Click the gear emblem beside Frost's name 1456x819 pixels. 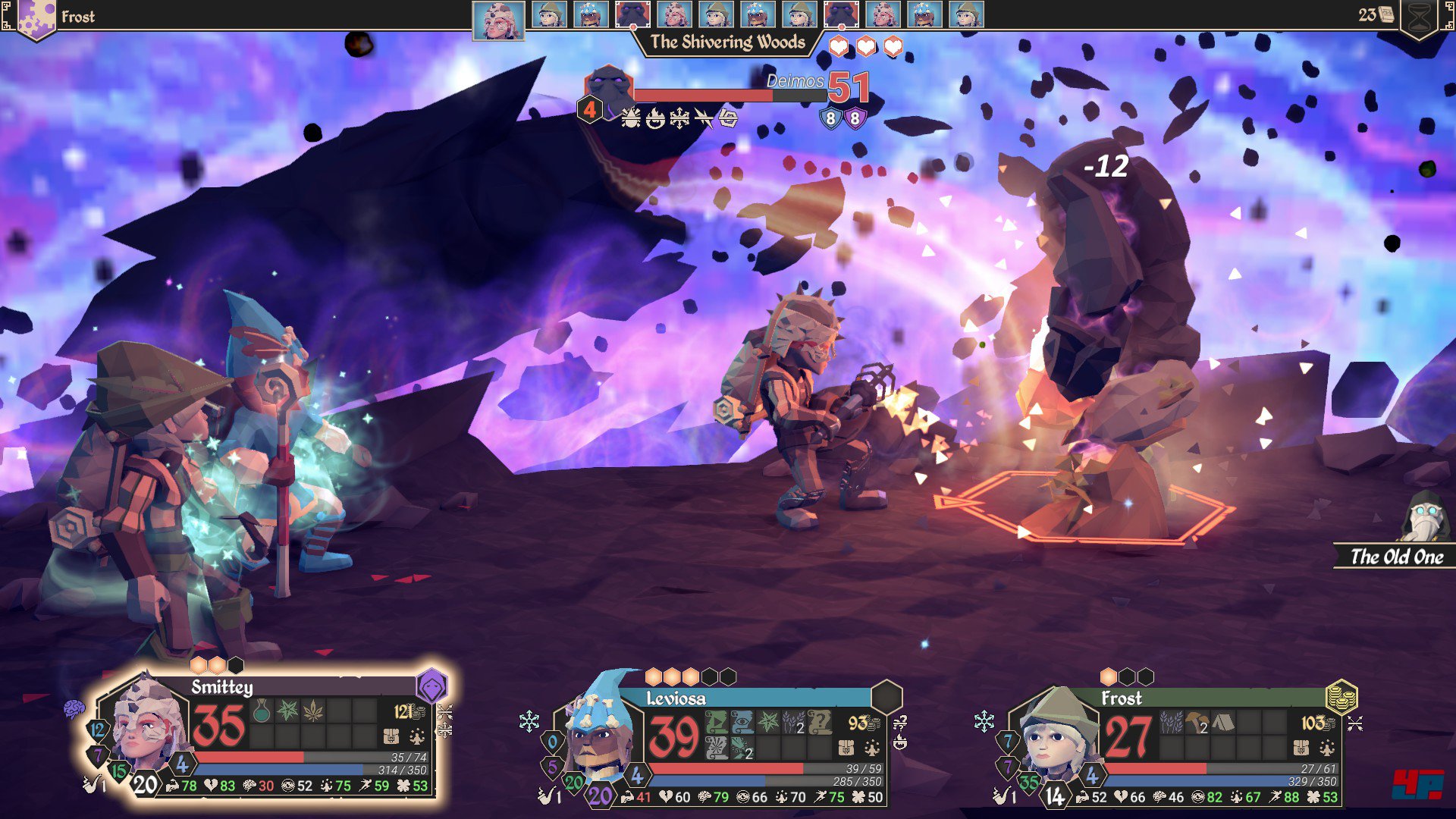pyautogui.click(x=33, y=17)
